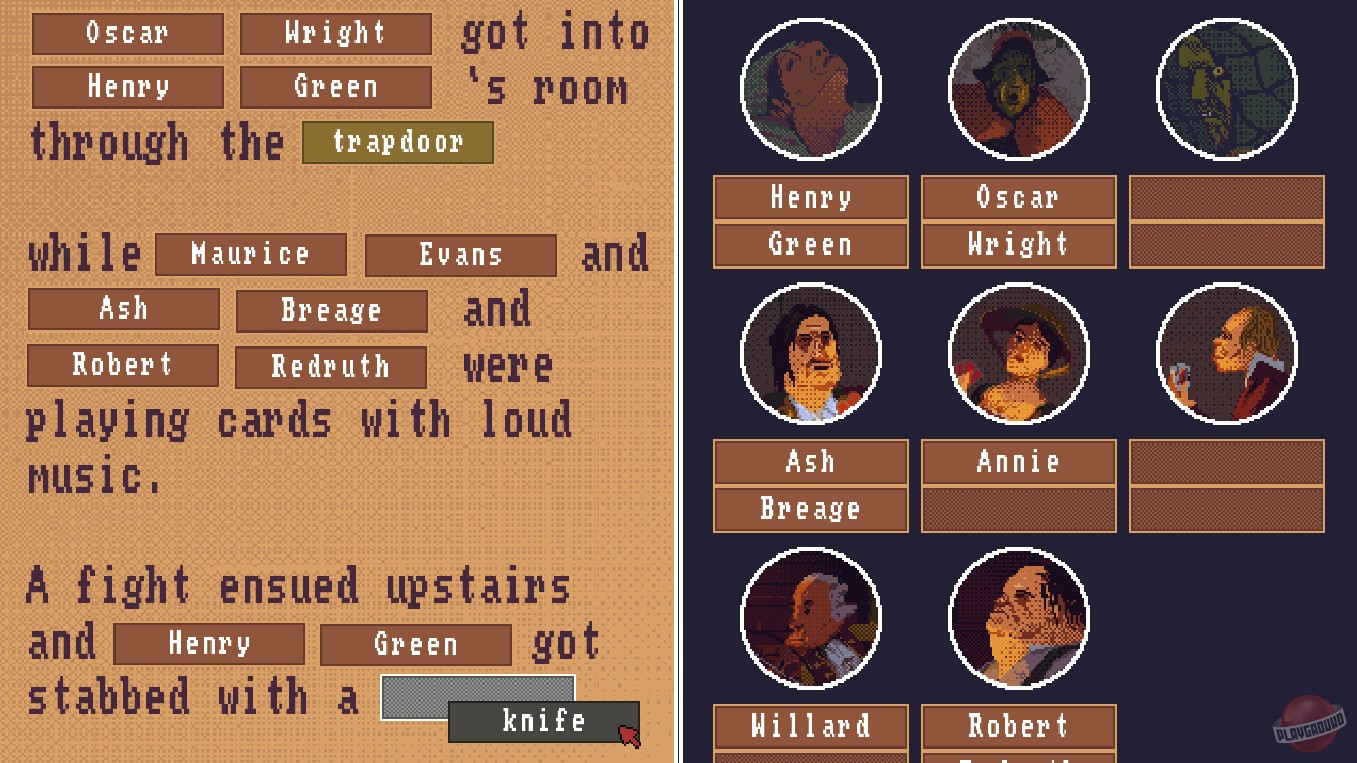Viewport: 1357px width, 763px height.
Task: Select the shadowed unidentified portrait at top right
Action: click(1226, 90)
